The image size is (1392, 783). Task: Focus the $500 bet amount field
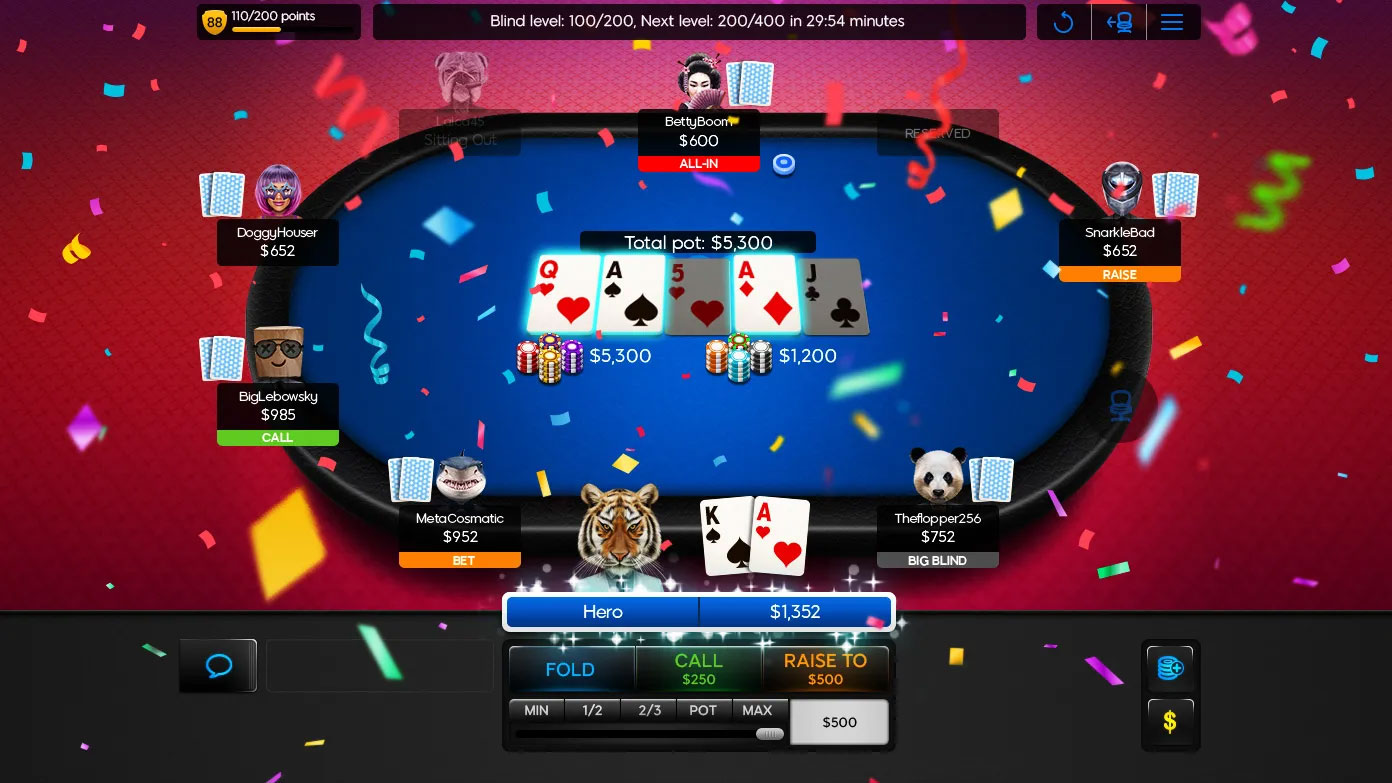coord(839,722)
